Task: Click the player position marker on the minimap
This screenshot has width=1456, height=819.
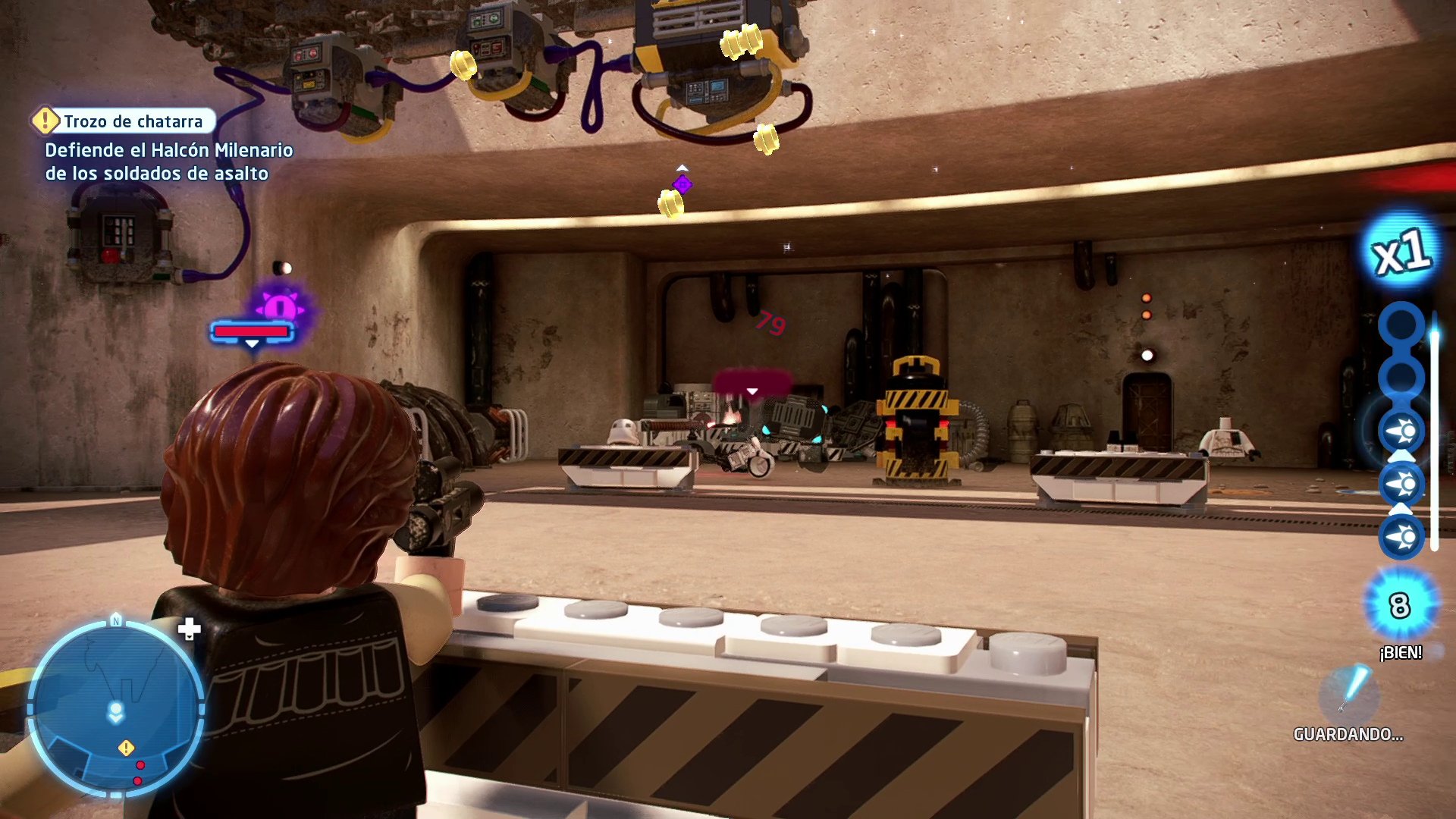Action: point(115,708)
